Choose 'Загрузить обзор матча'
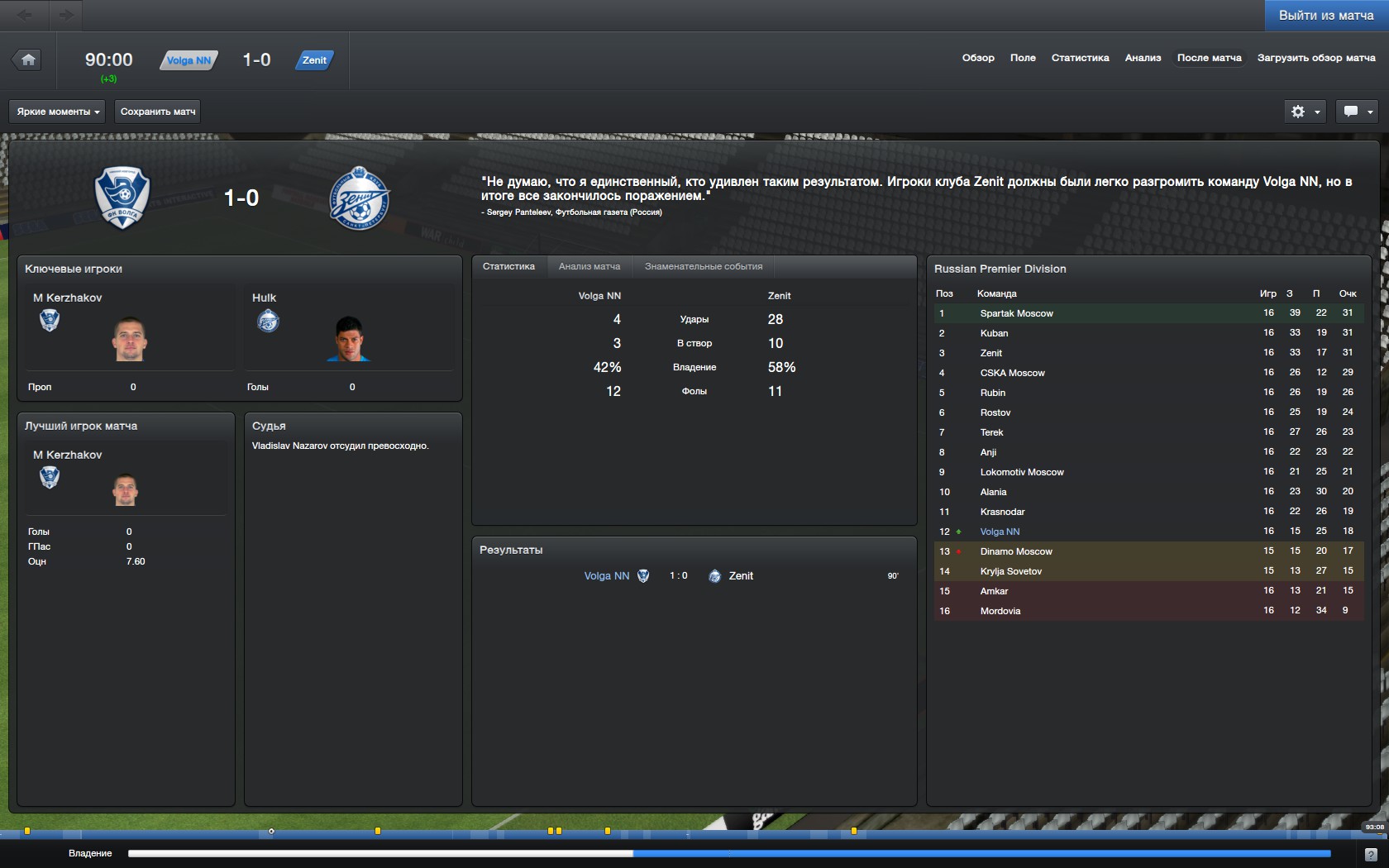This screenshot has height=868, width=1389. tap(1316, 58)
